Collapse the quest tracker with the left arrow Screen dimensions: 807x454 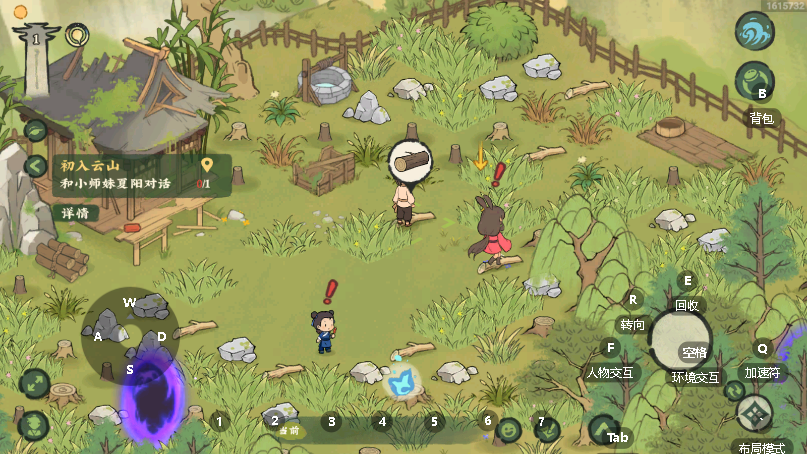36,167
